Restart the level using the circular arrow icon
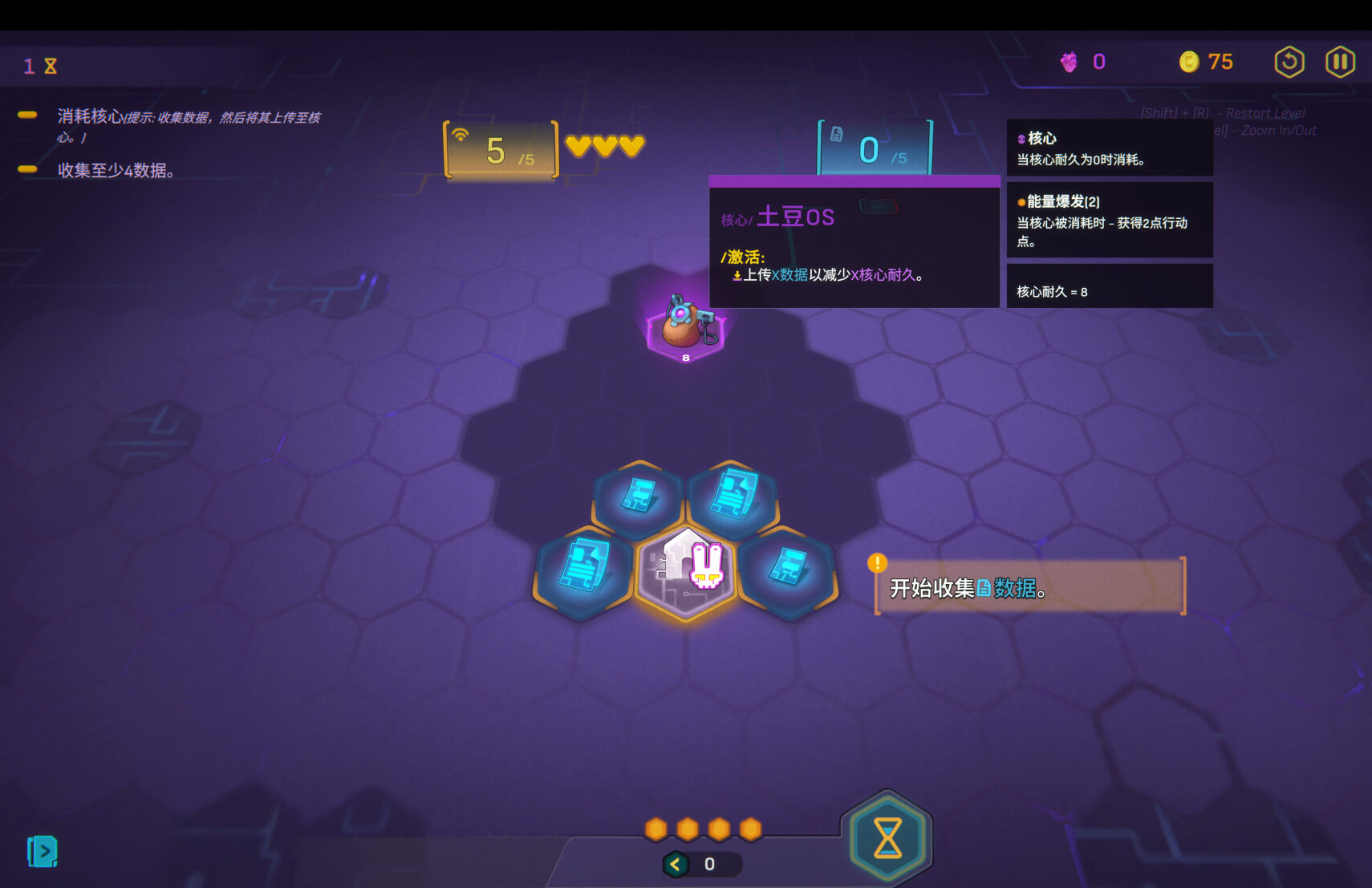The image size is (1372, 888). tap(1289, 62)
